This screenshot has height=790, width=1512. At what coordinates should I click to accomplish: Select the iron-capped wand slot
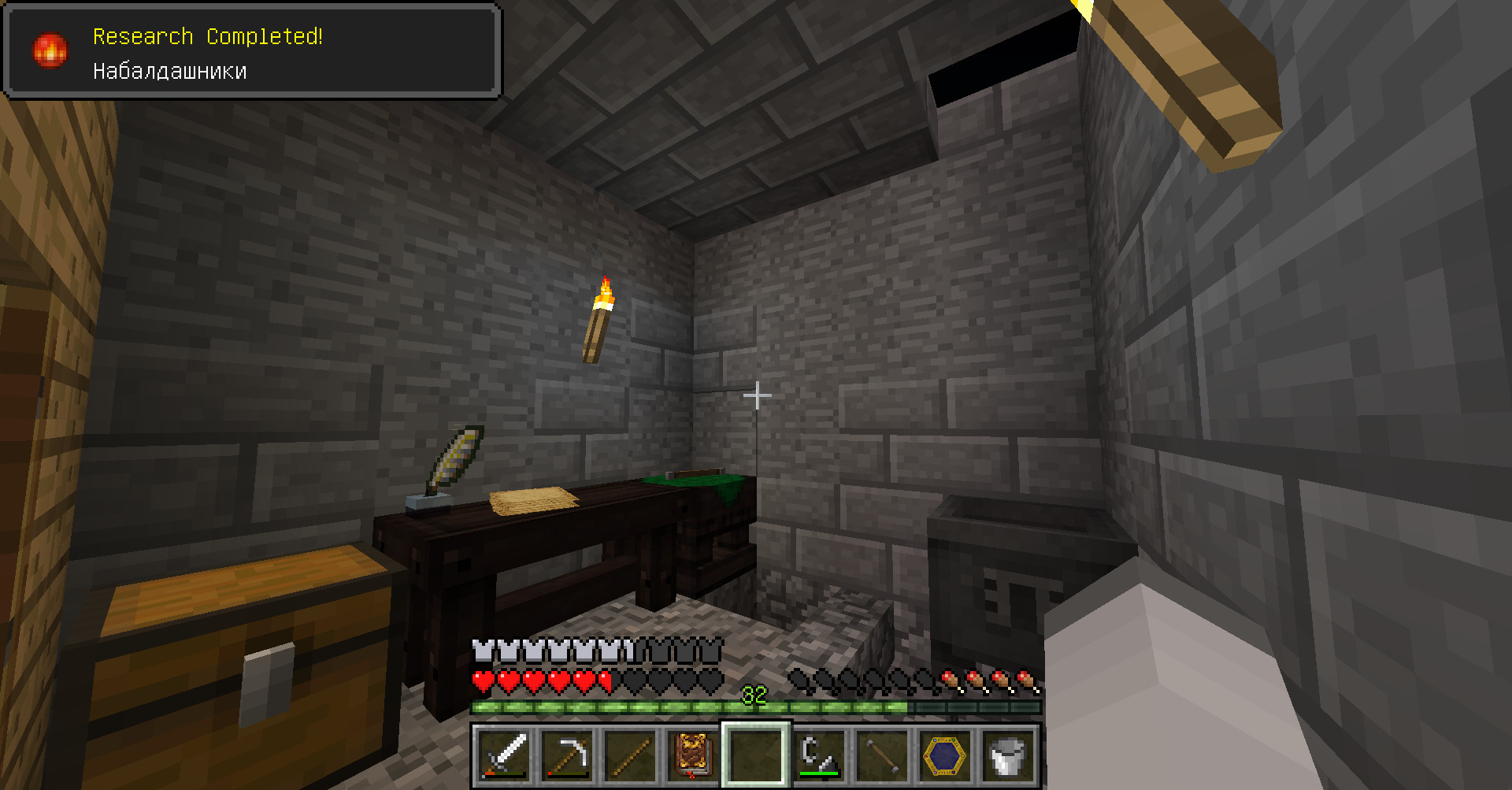pos(882,755)
